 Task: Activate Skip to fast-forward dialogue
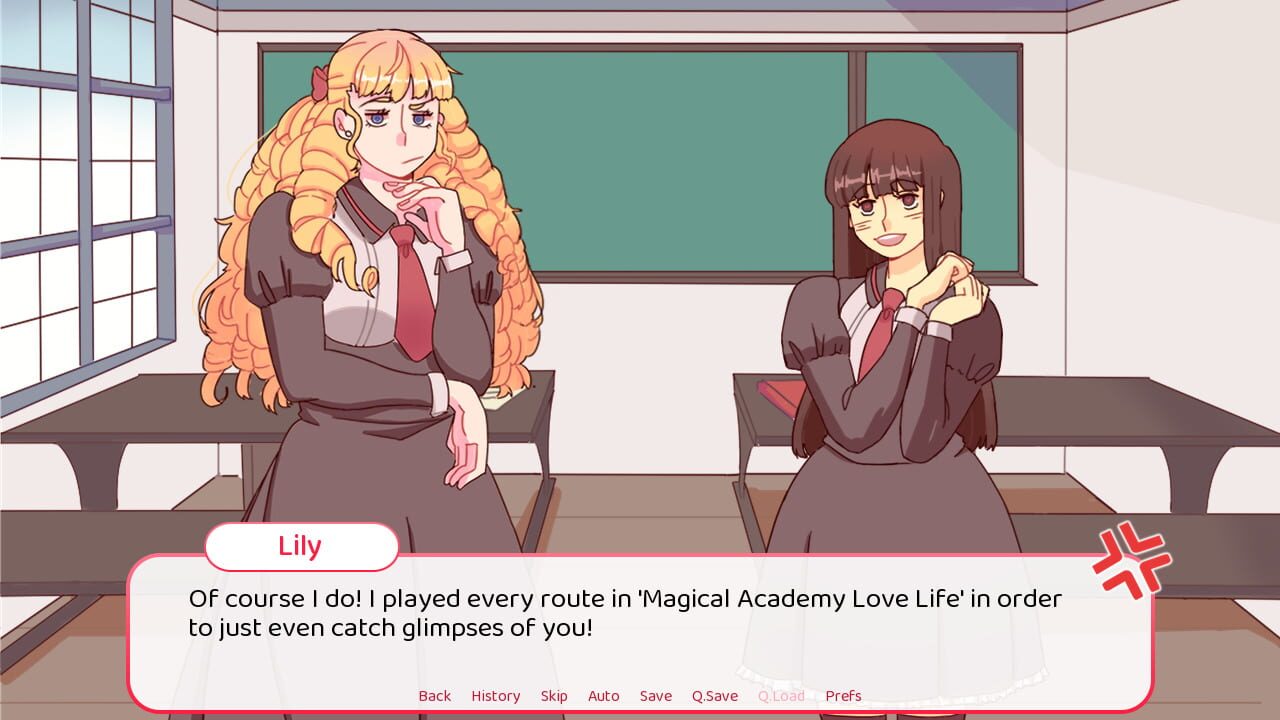point(554,695)
